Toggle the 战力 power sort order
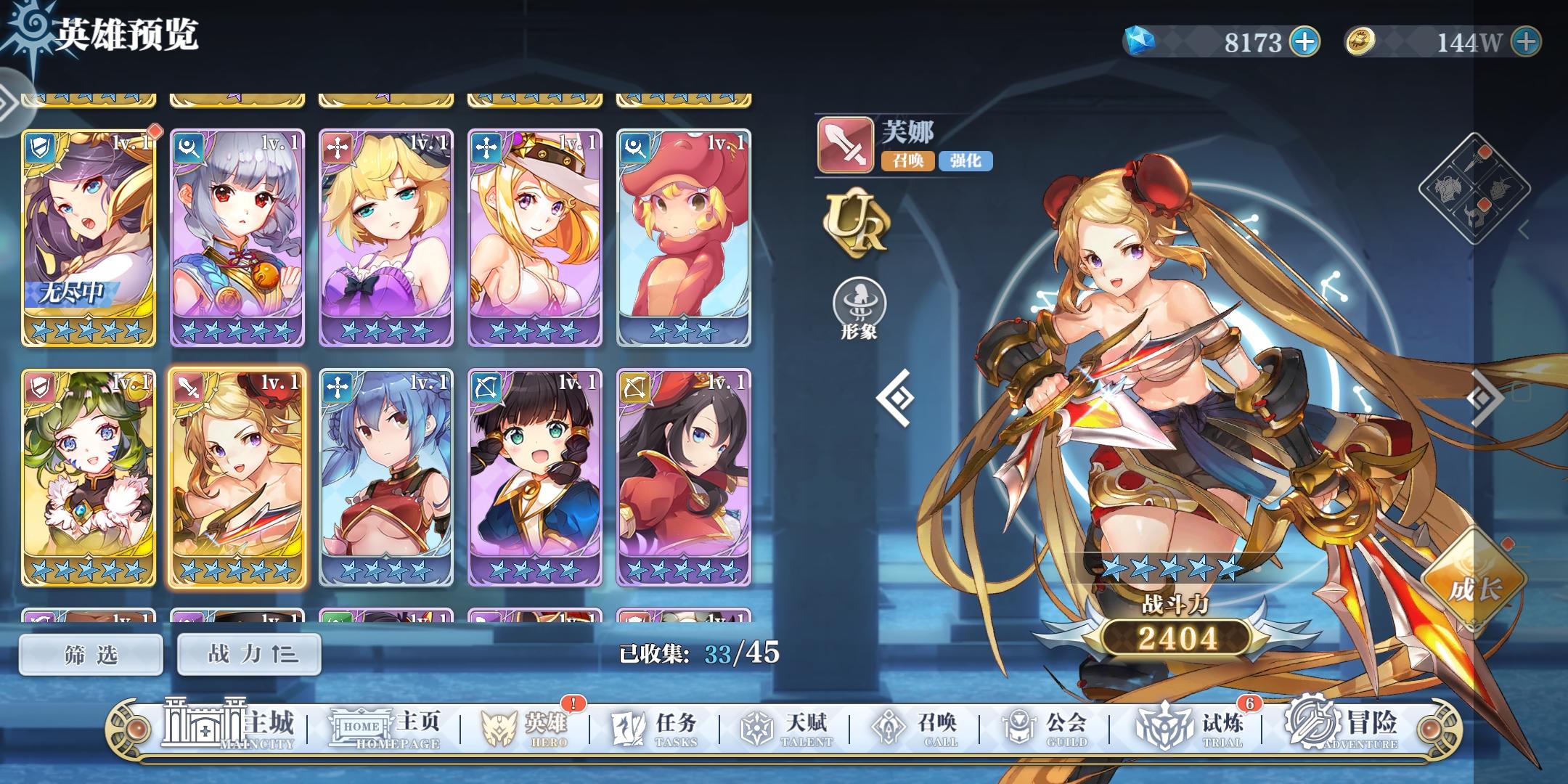 (x=248, y=653)
